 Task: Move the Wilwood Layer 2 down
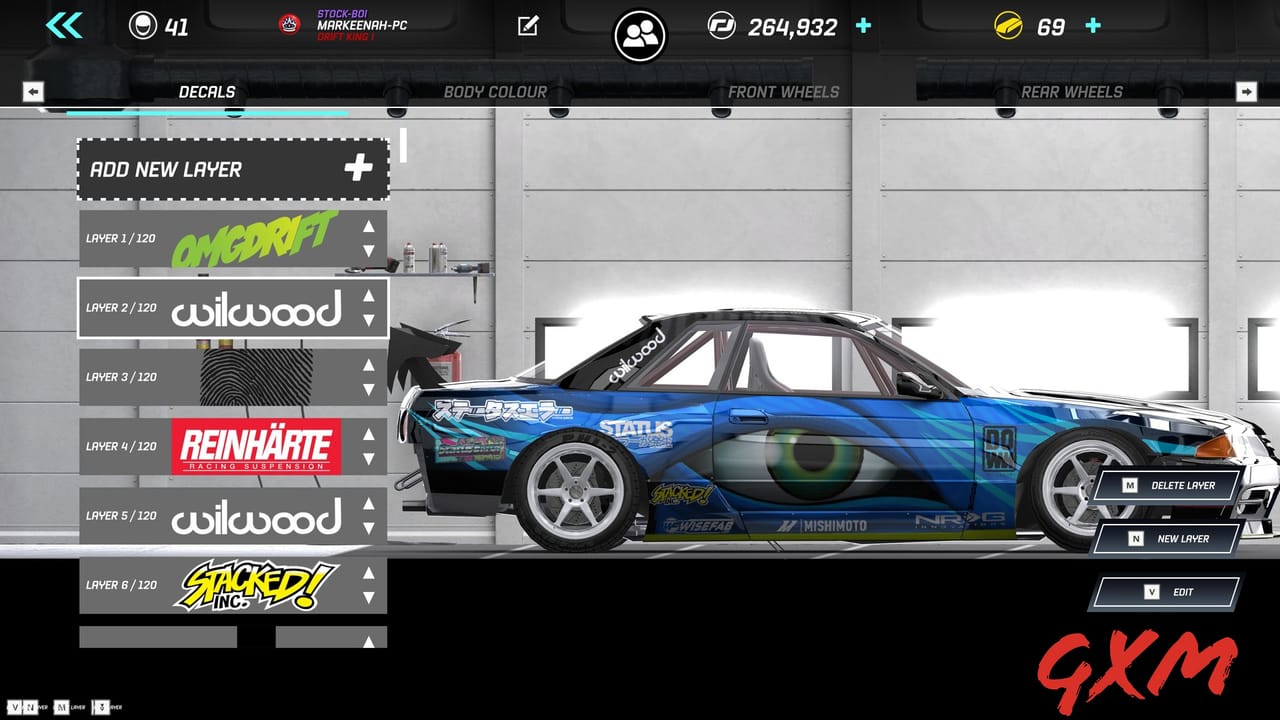[x=368, y=321]
